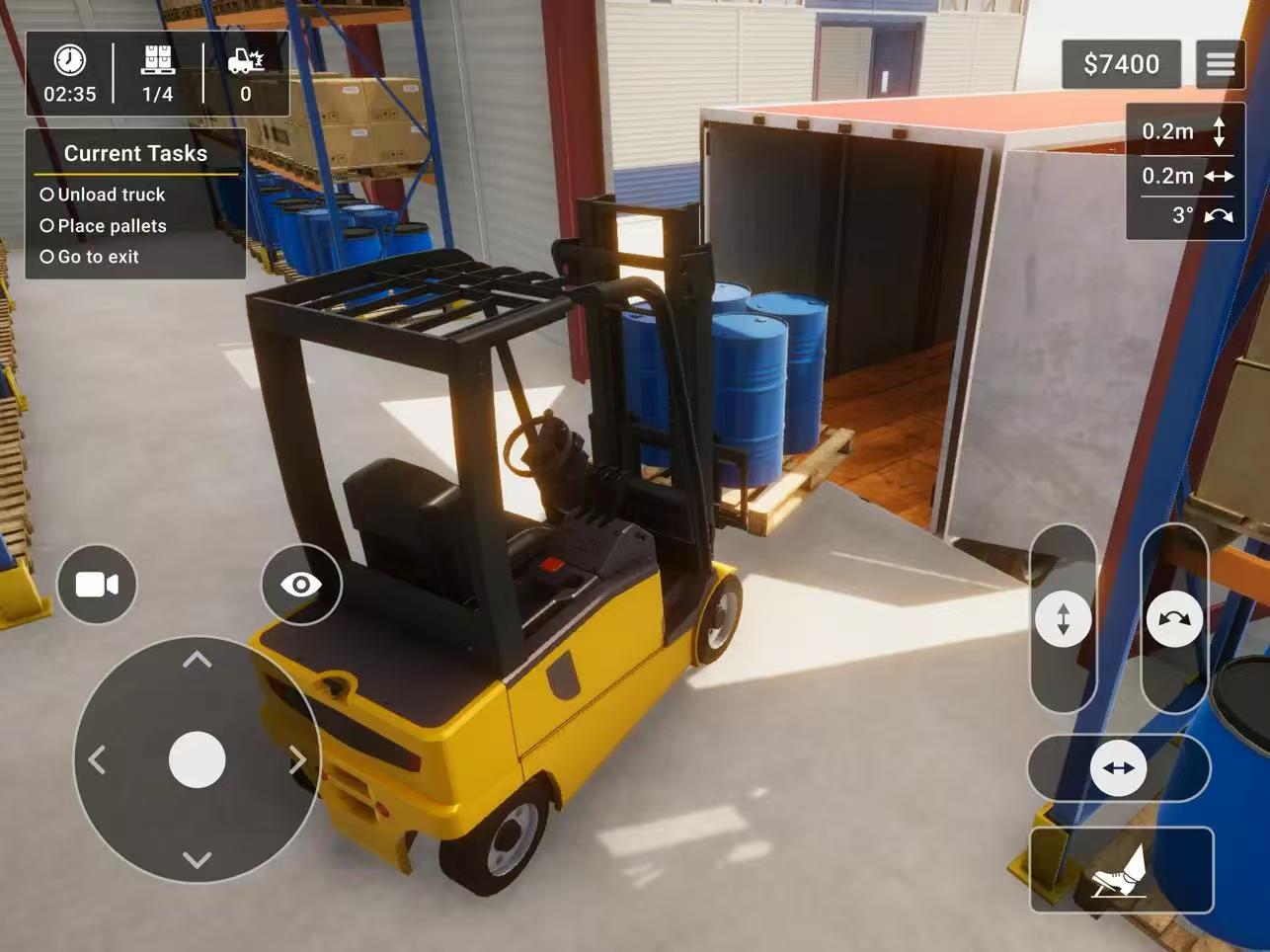Open the hamburger menu
This screenshot has height=952, width=1270.
[1220, 65]
